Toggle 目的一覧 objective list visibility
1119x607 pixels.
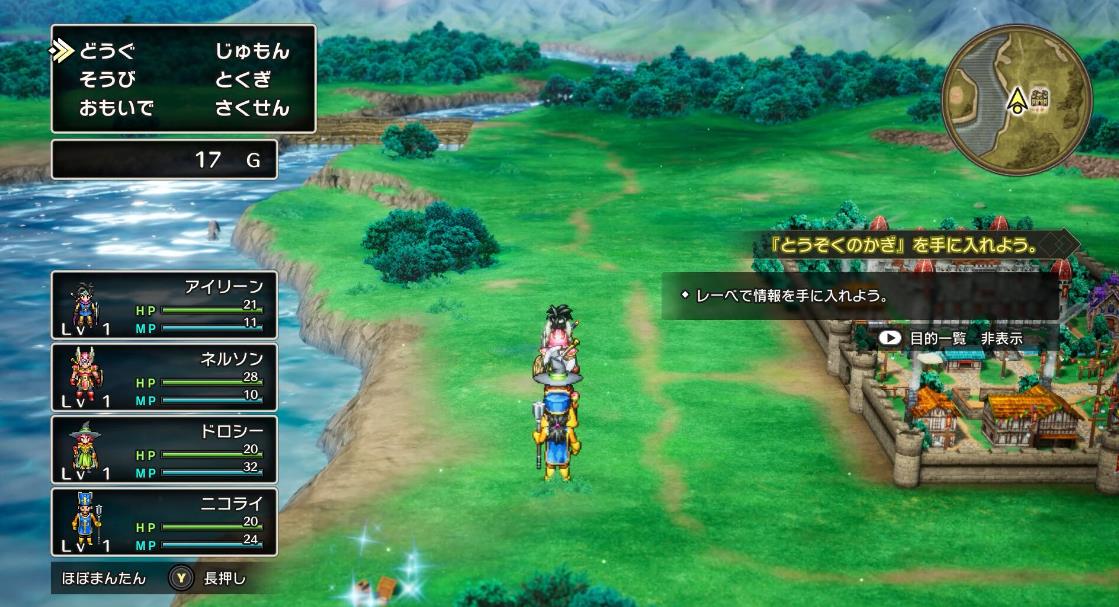pos(951,338)
